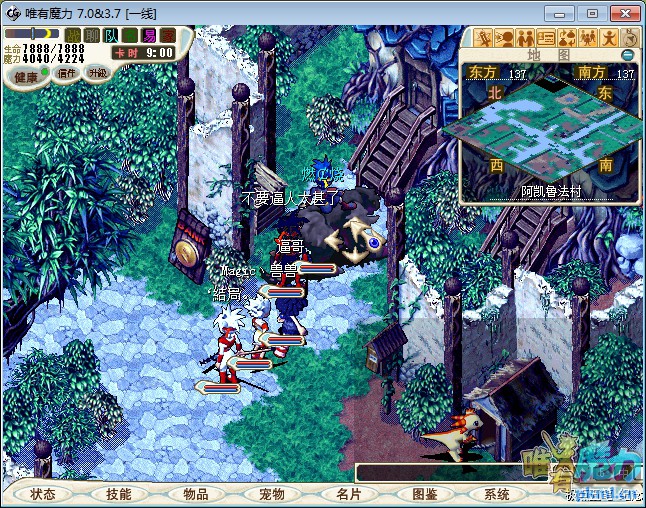Screen dimensions: 646x508
Task: Toggle the 聊 chat mode icon
Action: click(x=91, y=36)
